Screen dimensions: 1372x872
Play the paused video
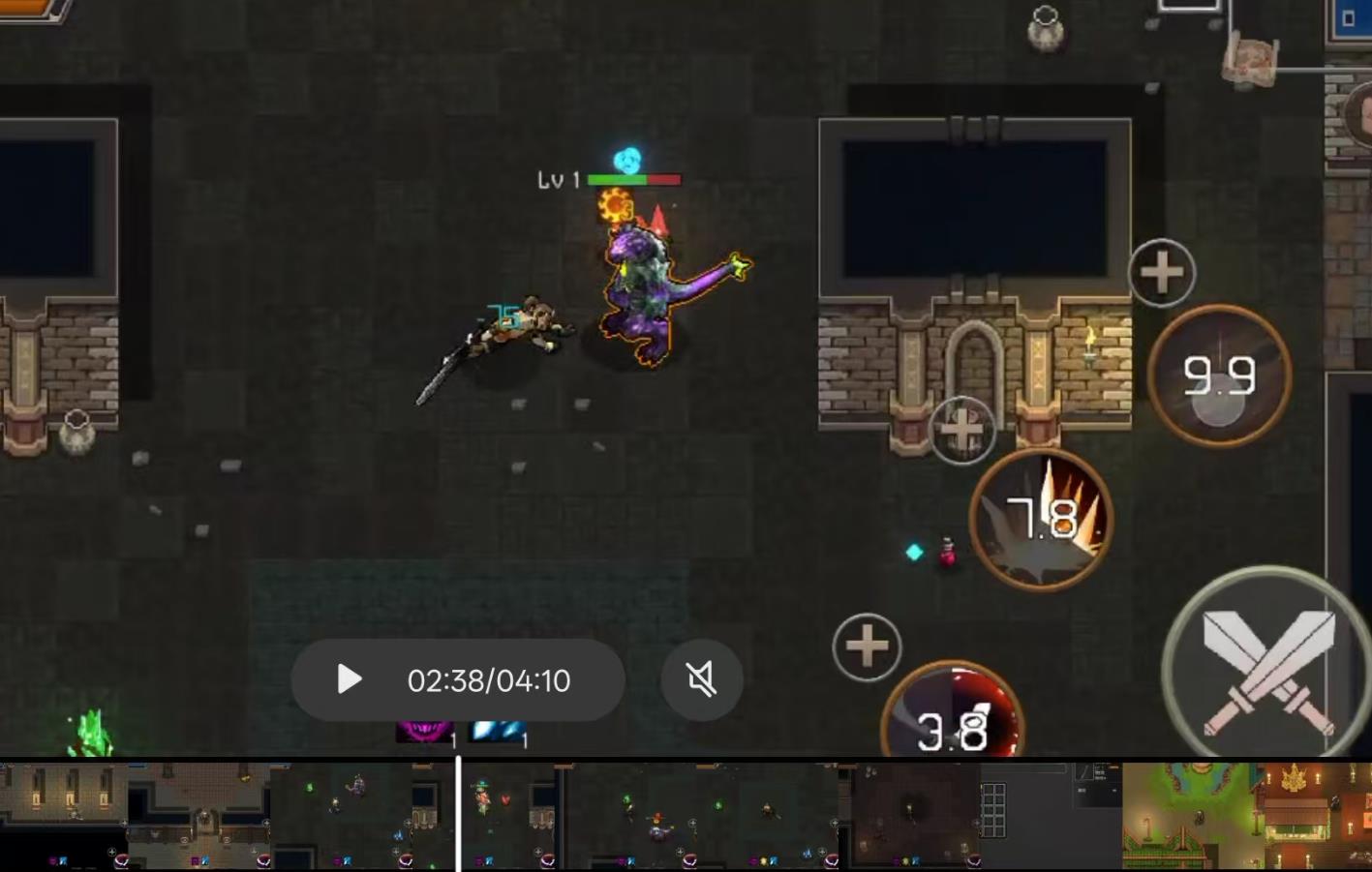coord(350,679)
